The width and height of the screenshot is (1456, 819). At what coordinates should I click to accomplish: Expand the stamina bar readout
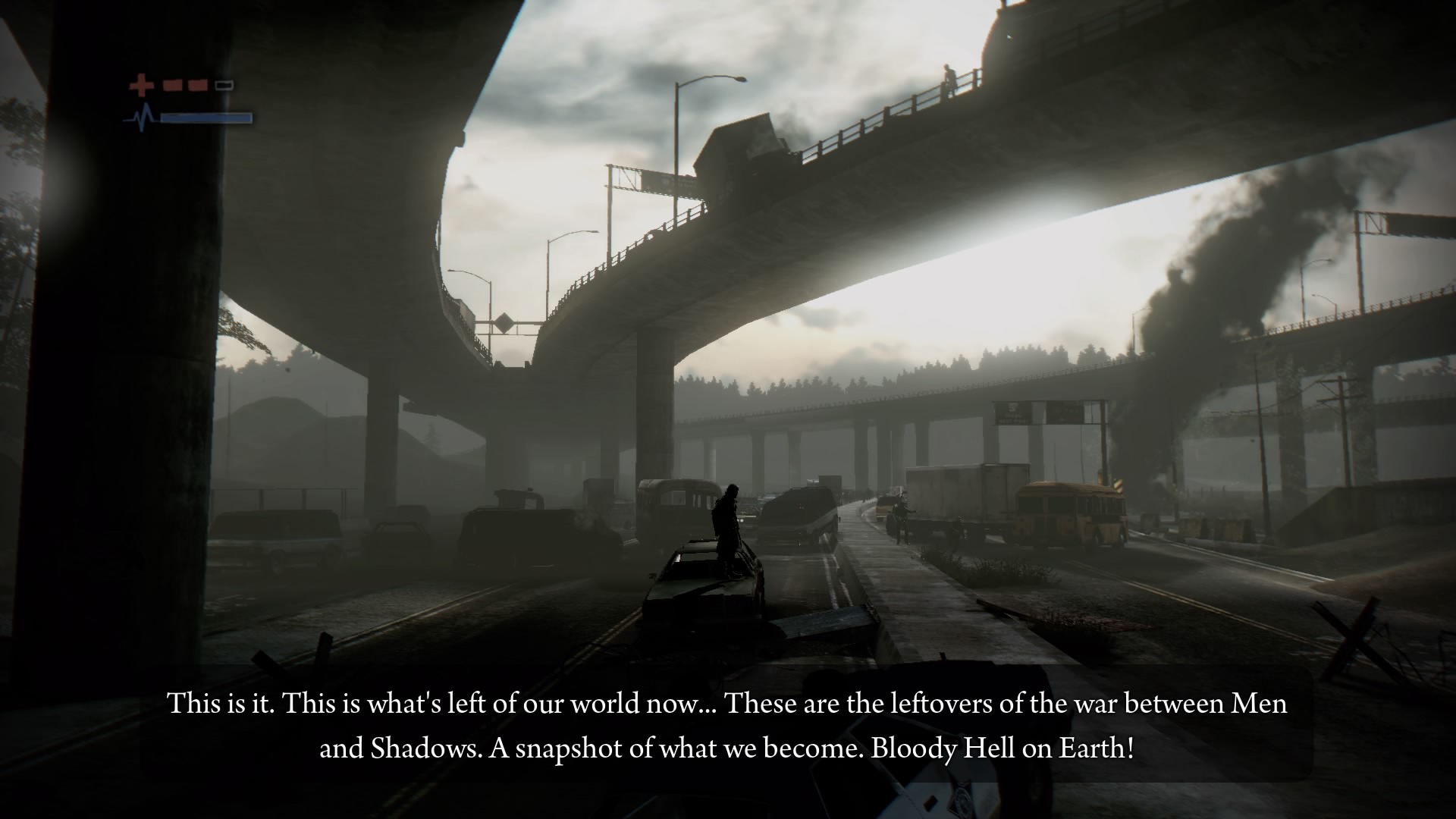205,118
